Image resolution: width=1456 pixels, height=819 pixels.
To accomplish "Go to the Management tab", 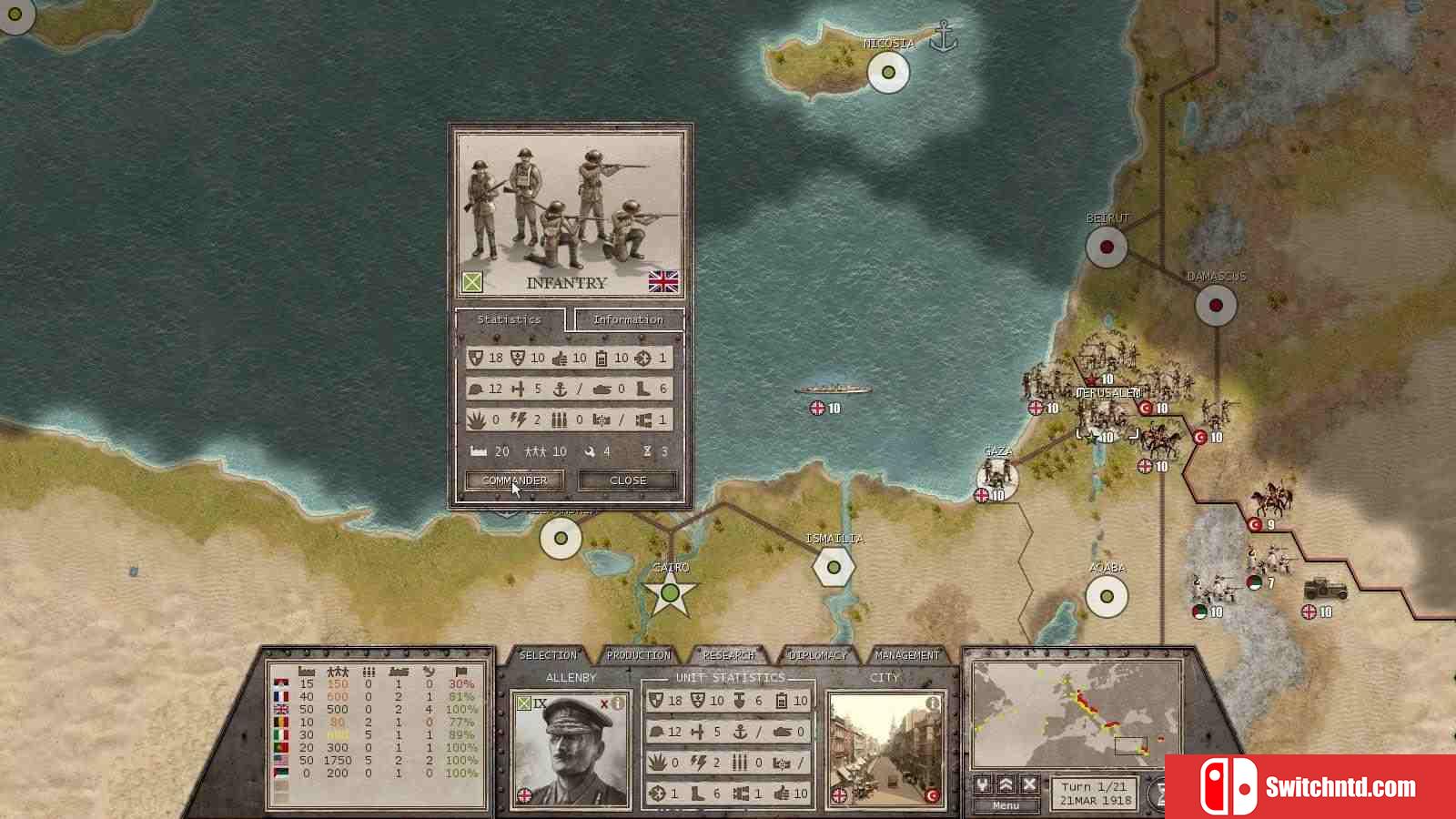I will click(x=906, y=655).
